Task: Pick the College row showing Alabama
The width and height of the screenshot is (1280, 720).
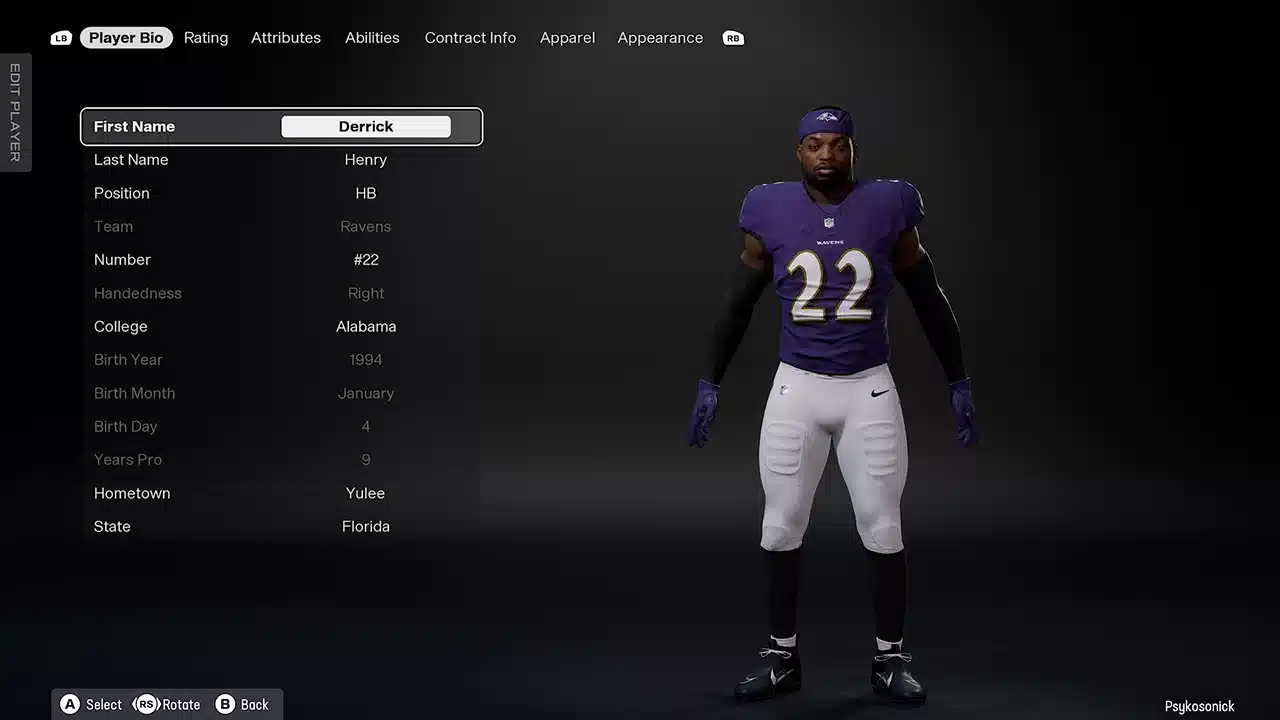Action: click(x=281, y=327)
